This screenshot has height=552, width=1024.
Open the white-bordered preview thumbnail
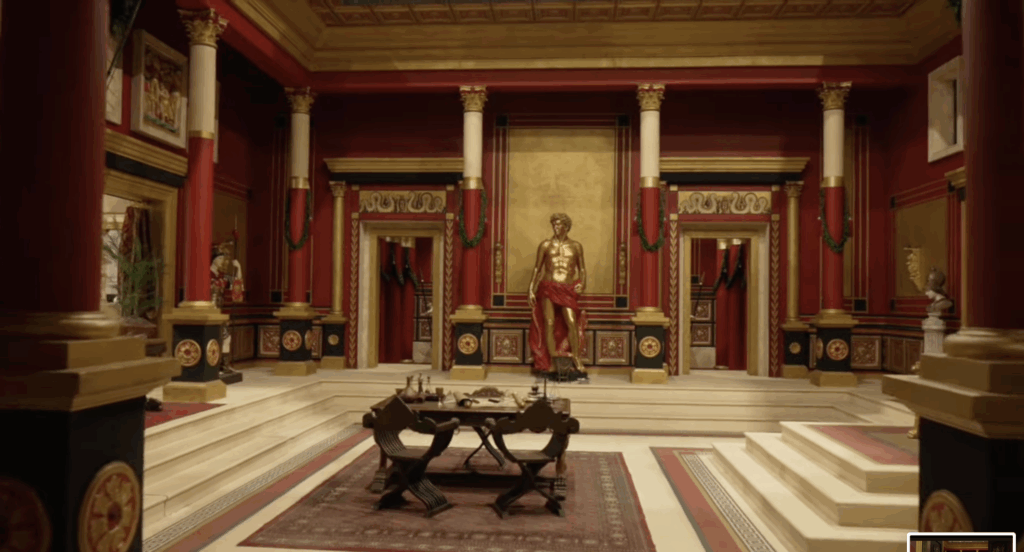coord(961,543)
